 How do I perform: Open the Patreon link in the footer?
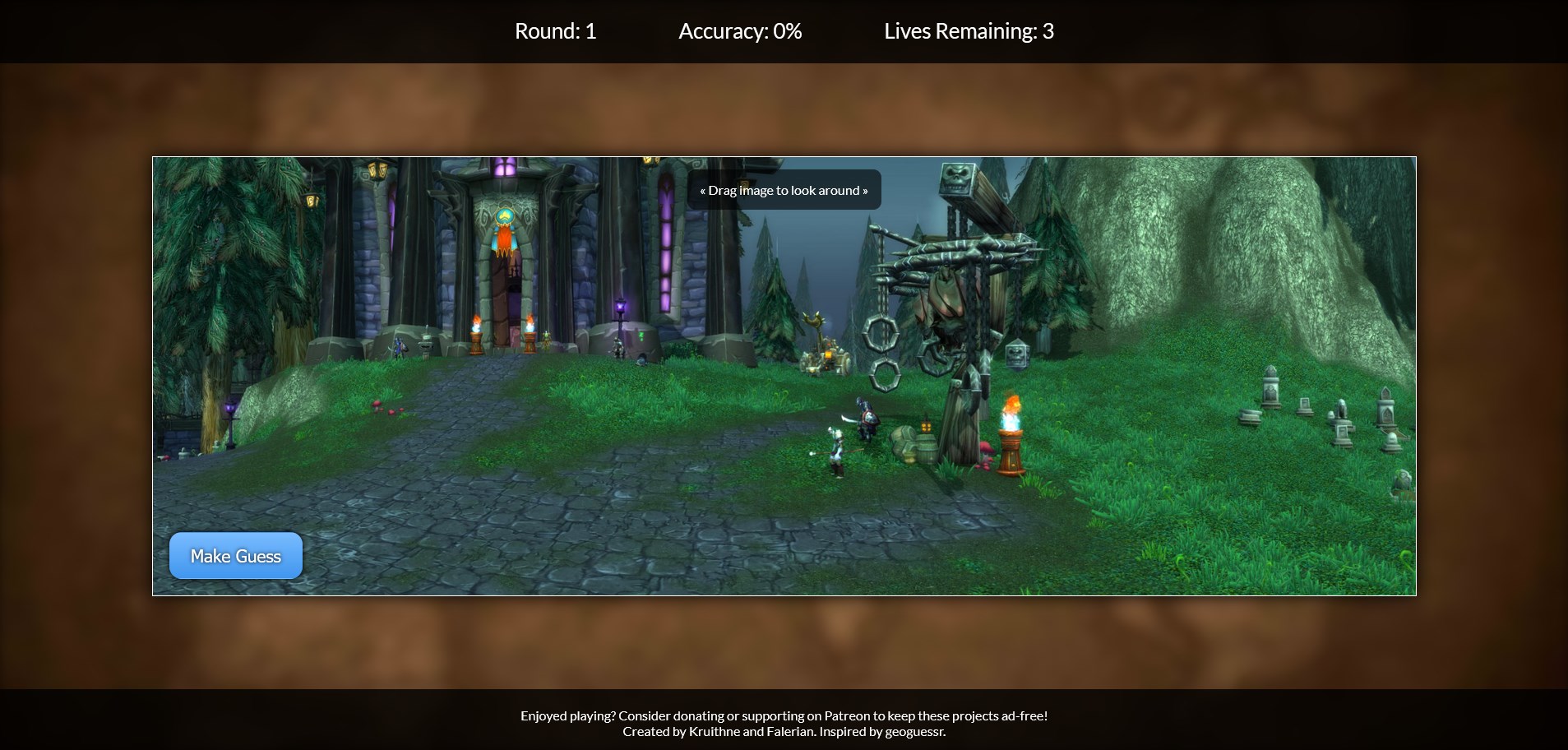pyautogui.click(x=844, y=715)
